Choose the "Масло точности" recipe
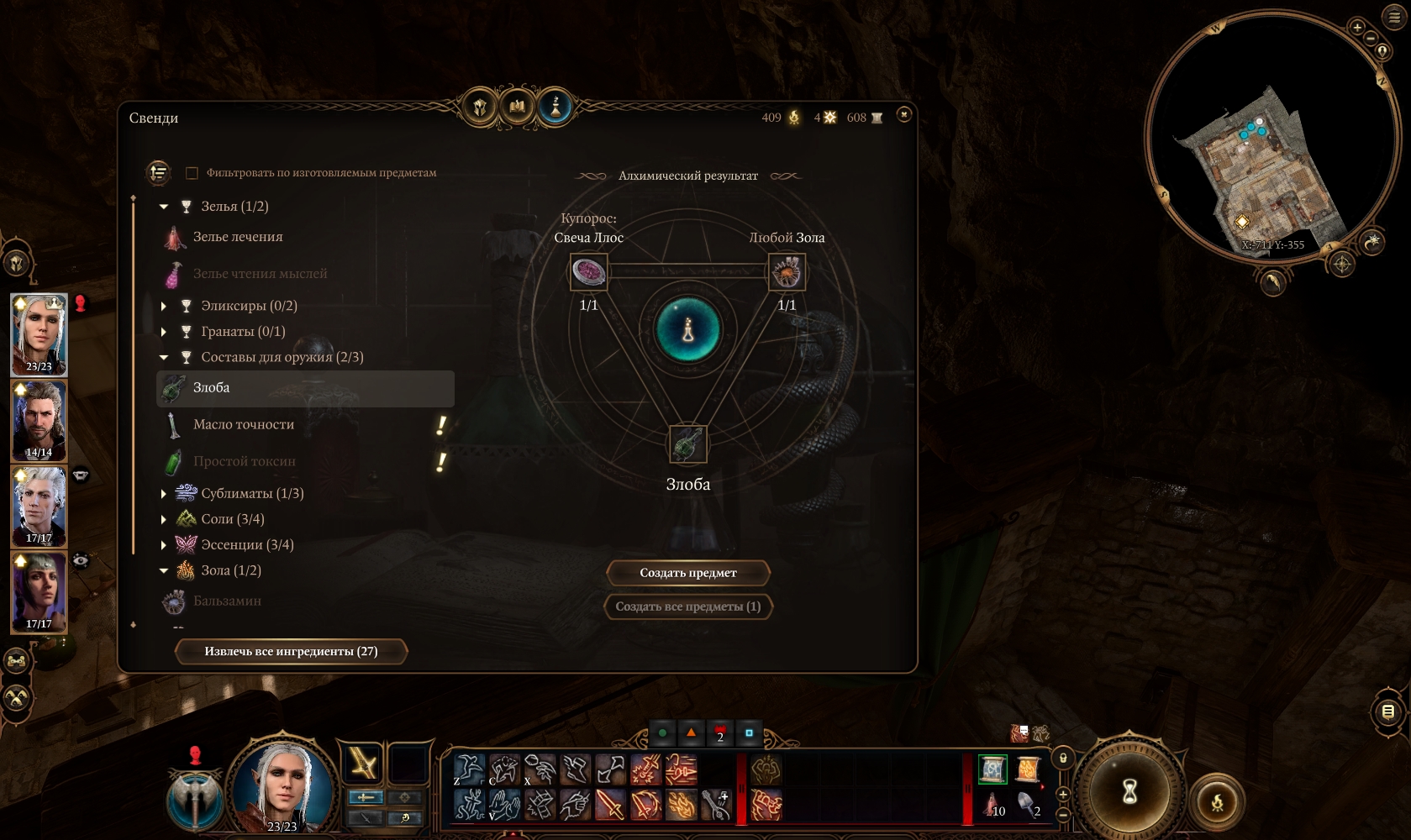This screenshot has height=840, width=1411. [244, 424]
